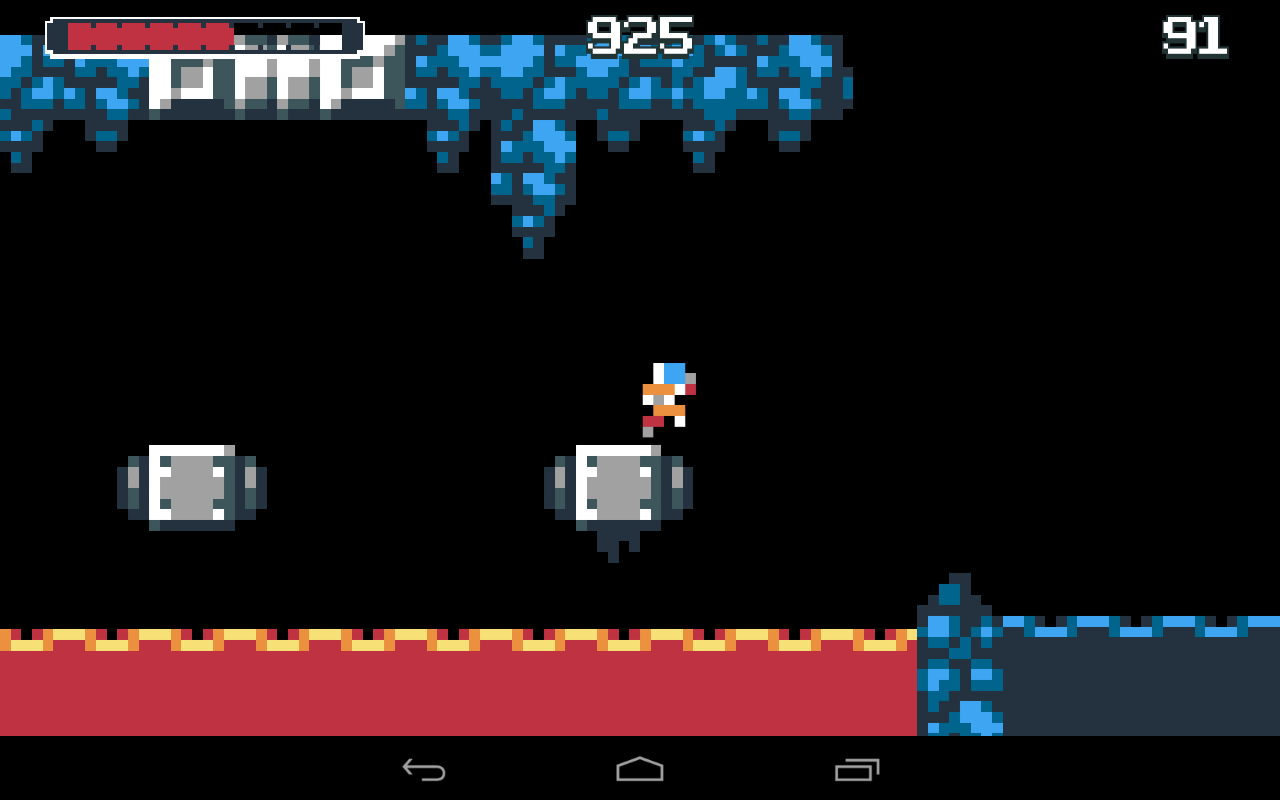Tap the player character mid-jump
The image size is (1280, 800).
[665, 398]
